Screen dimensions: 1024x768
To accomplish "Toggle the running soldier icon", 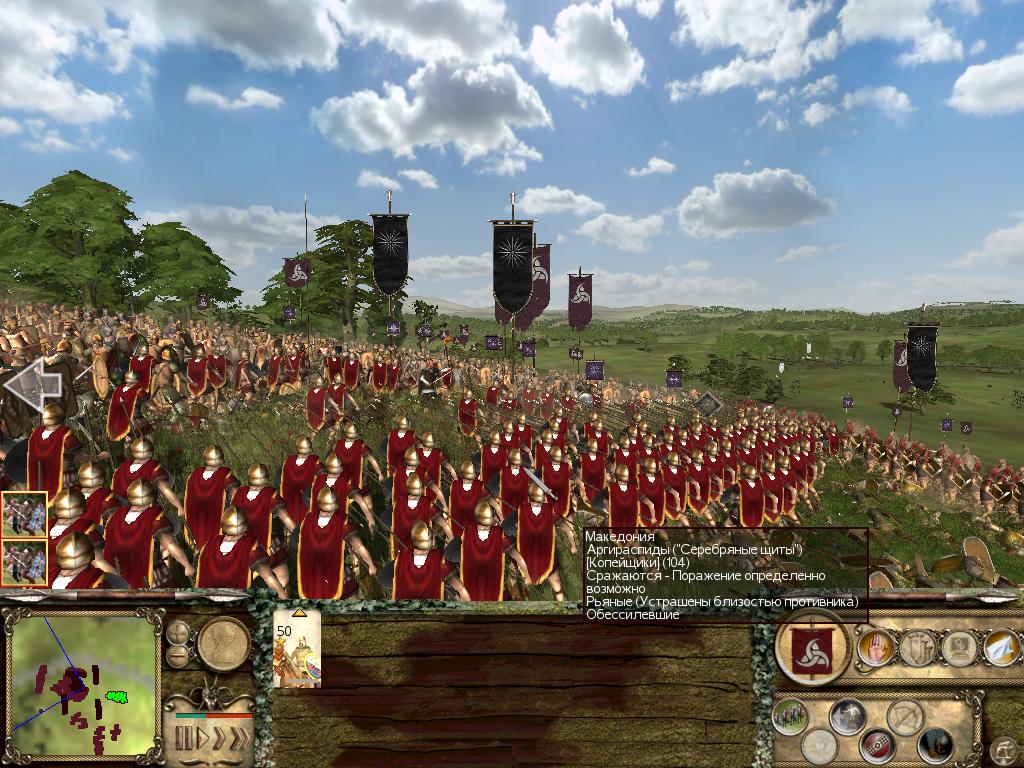I will click(848, 715).
